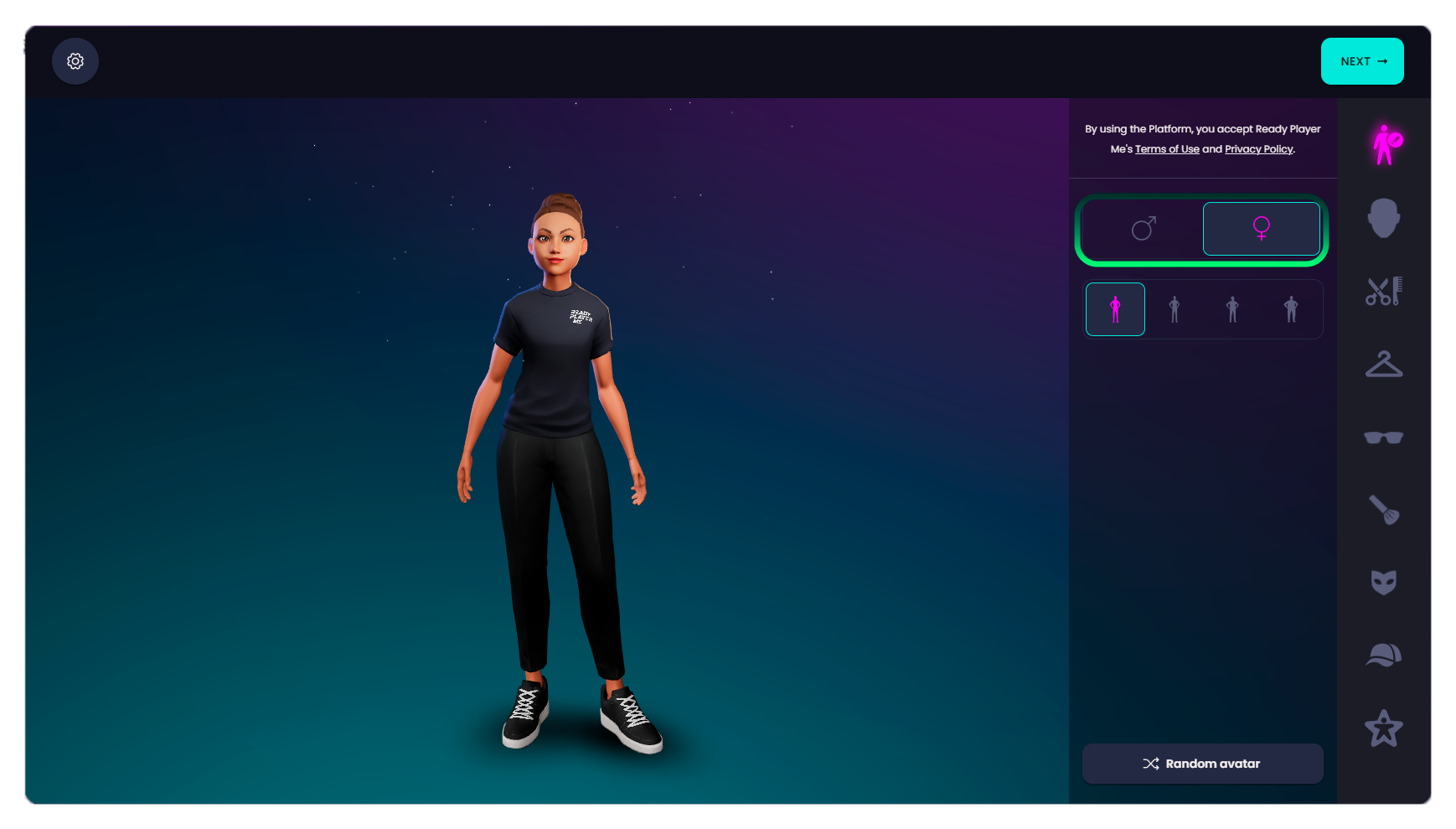
Task: Open the gear settings menu
Action: [x=75, y=61]
